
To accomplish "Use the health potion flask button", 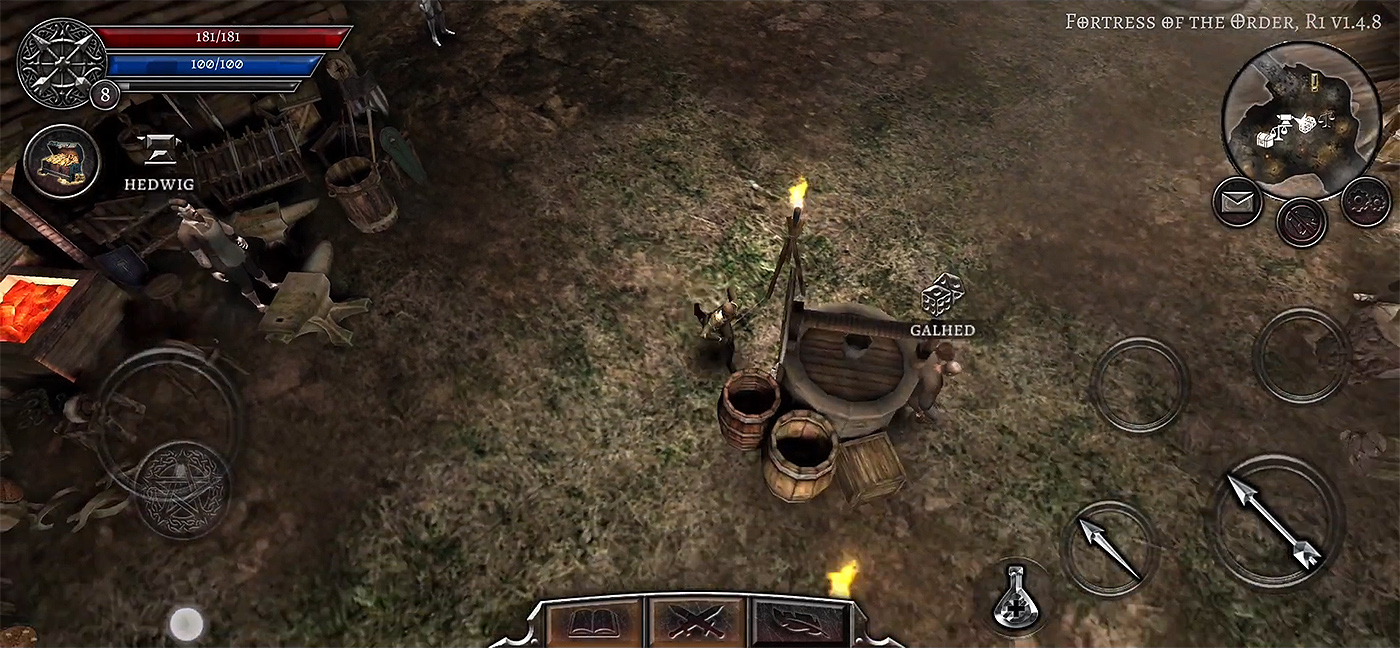I will (x=1016, y=599).
